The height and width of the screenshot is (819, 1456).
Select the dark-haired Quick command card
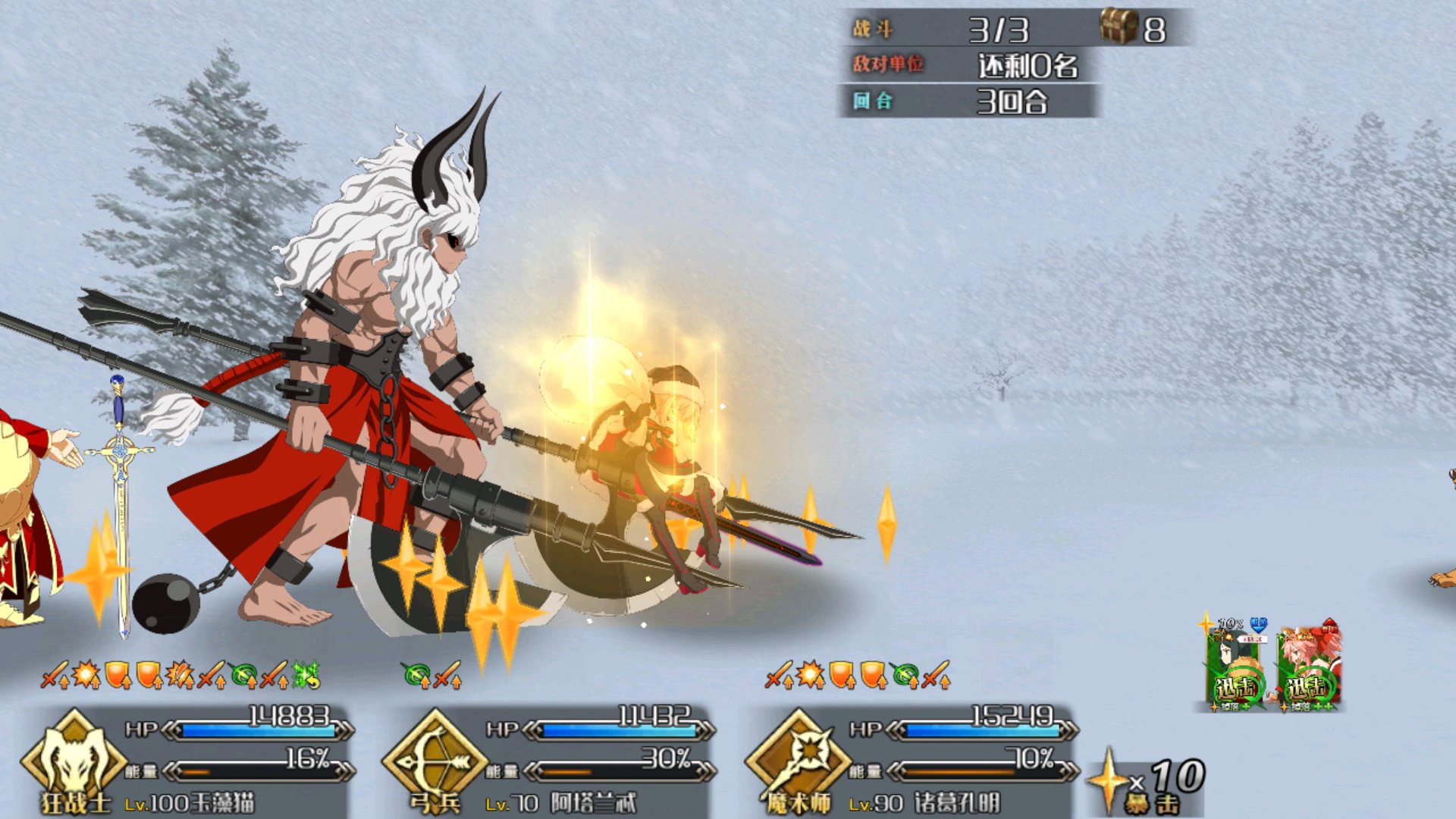[1235, 669]
